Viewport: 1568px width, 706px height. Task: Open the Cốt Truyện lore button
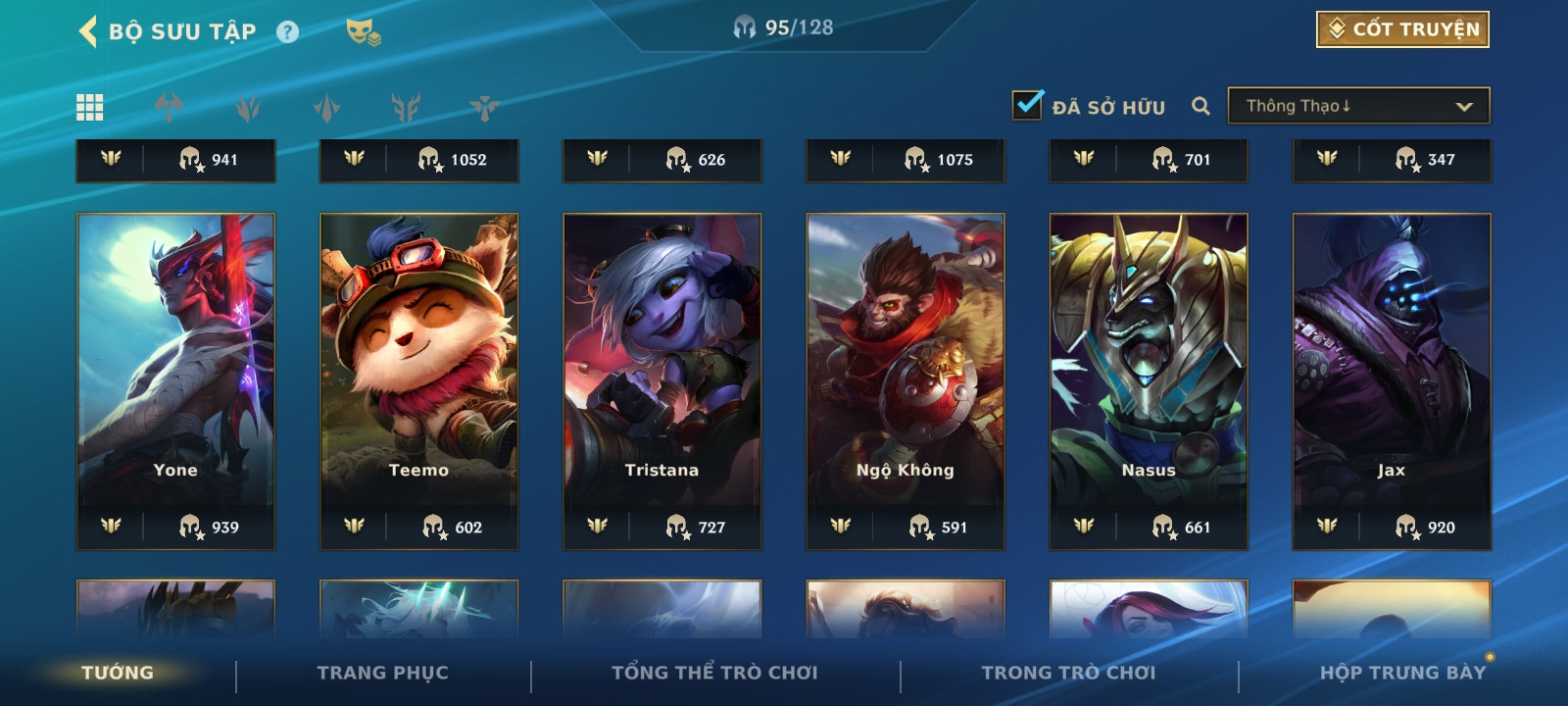coord(1402,29)
